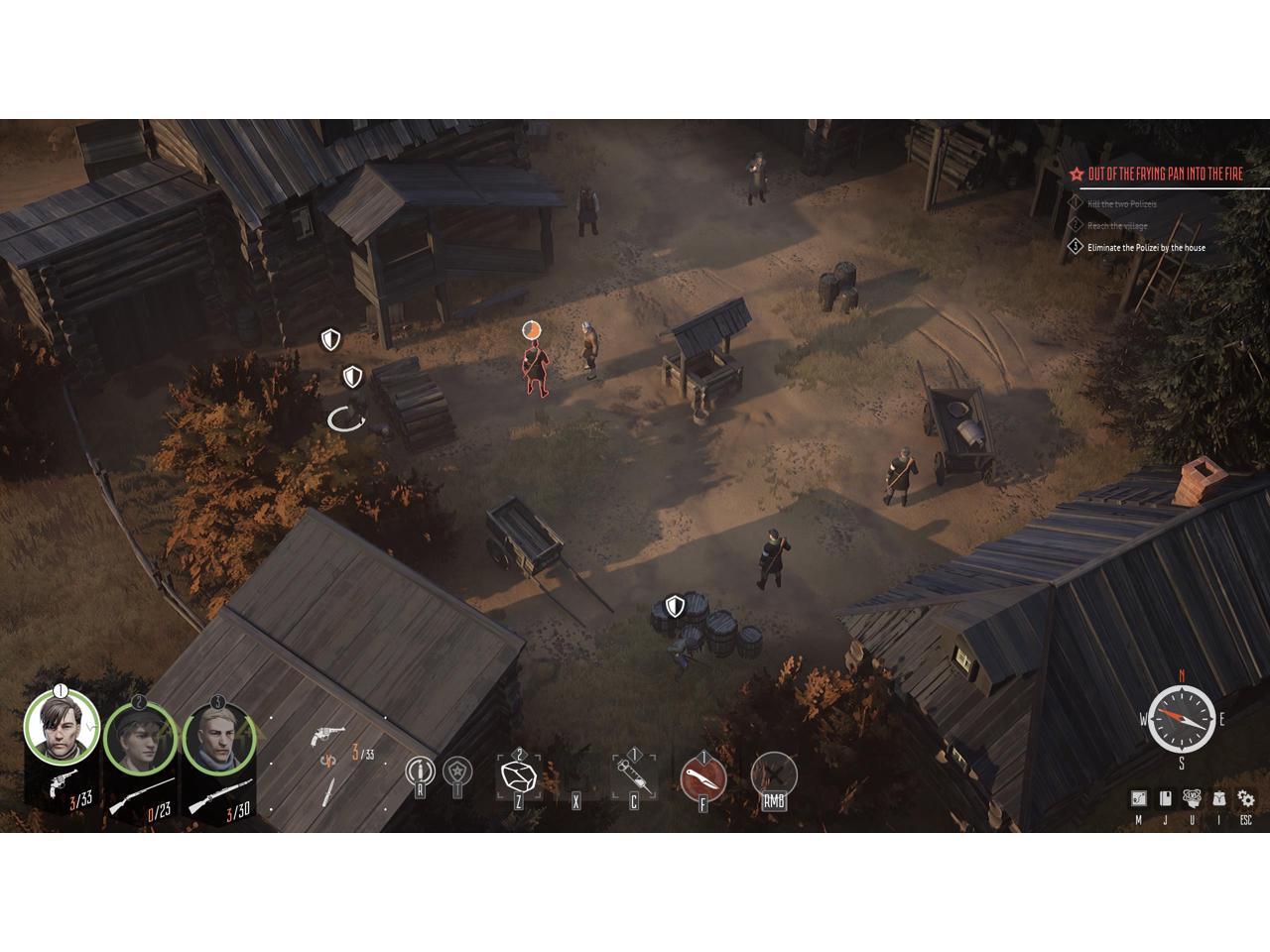
Task: Open the skills and level-up icon
Action: click(1193, 798)
